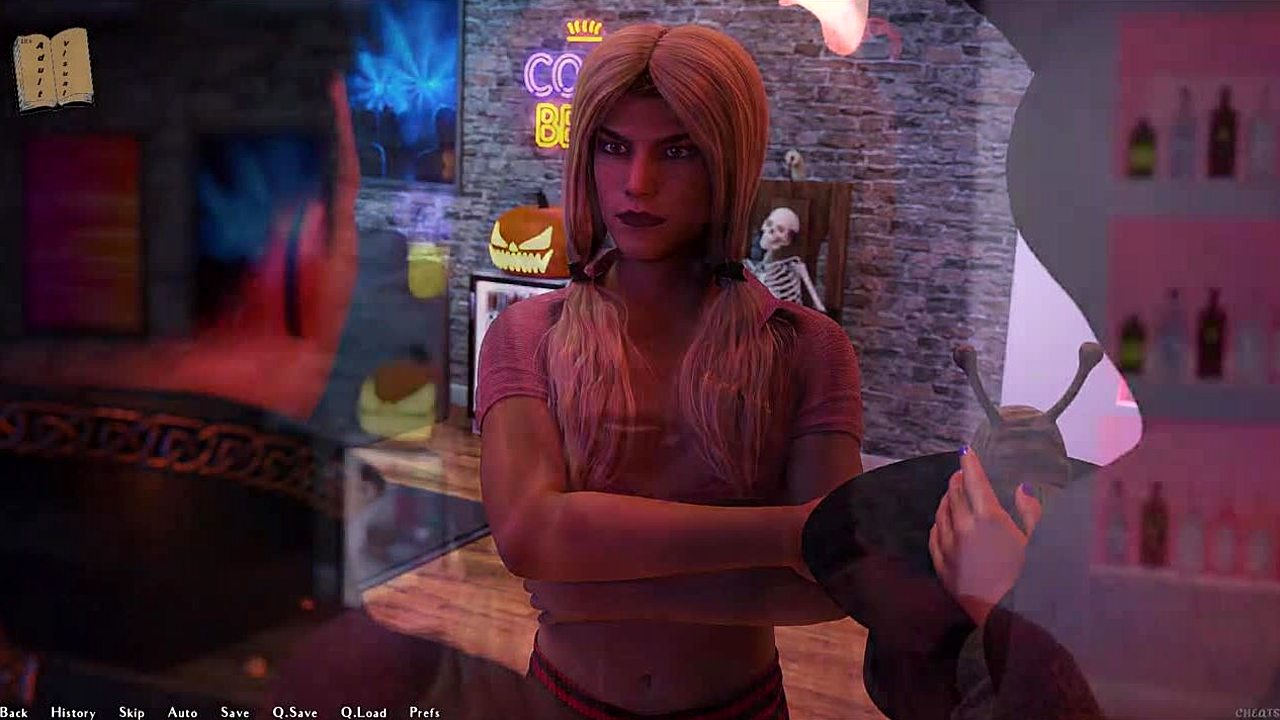Open Prefs settings
1280x720 pixels.
pyautogui.click(x=424, y=712)
